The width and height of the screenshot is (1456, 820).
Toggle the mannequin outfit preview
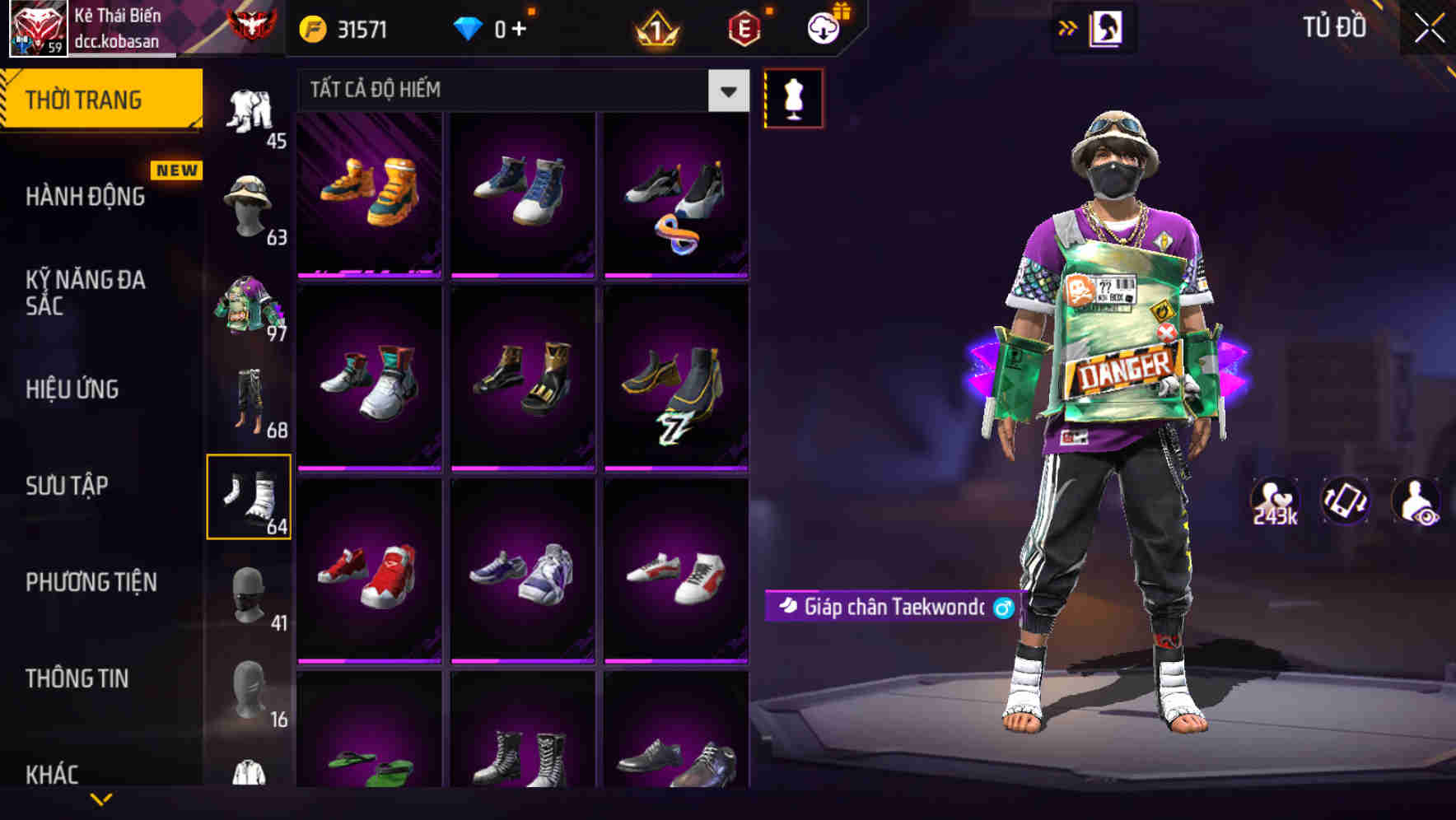(x=794, y=98)
